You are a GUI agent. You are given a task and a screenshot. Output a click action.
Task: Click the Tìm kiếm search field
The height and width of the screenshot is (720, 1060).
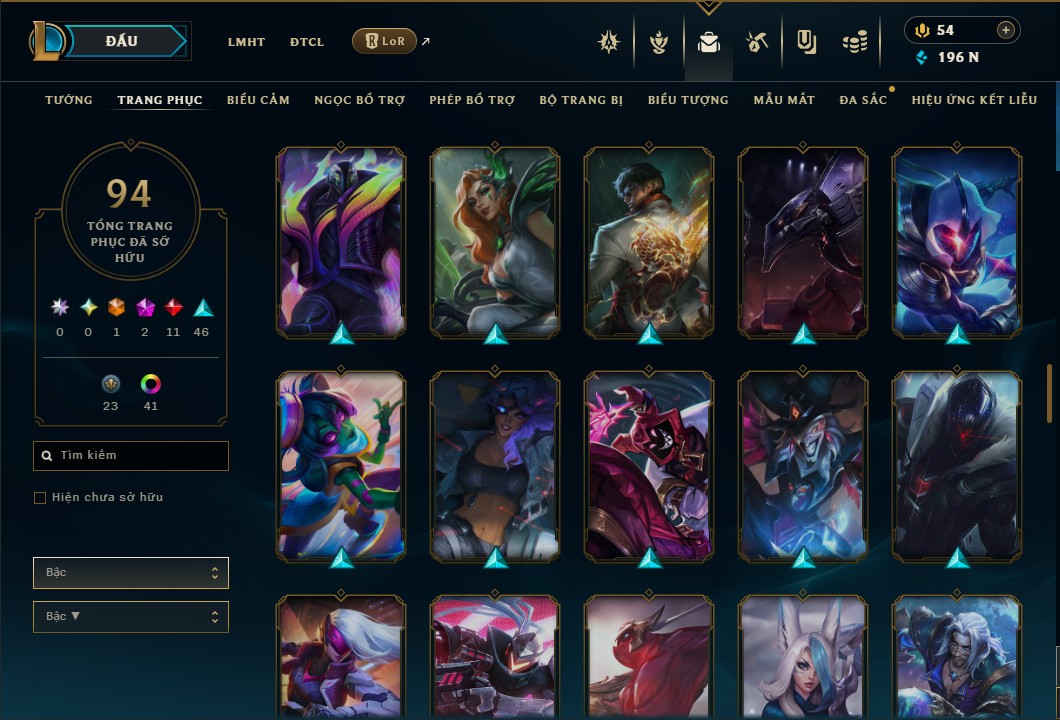(x=131, y=456)
